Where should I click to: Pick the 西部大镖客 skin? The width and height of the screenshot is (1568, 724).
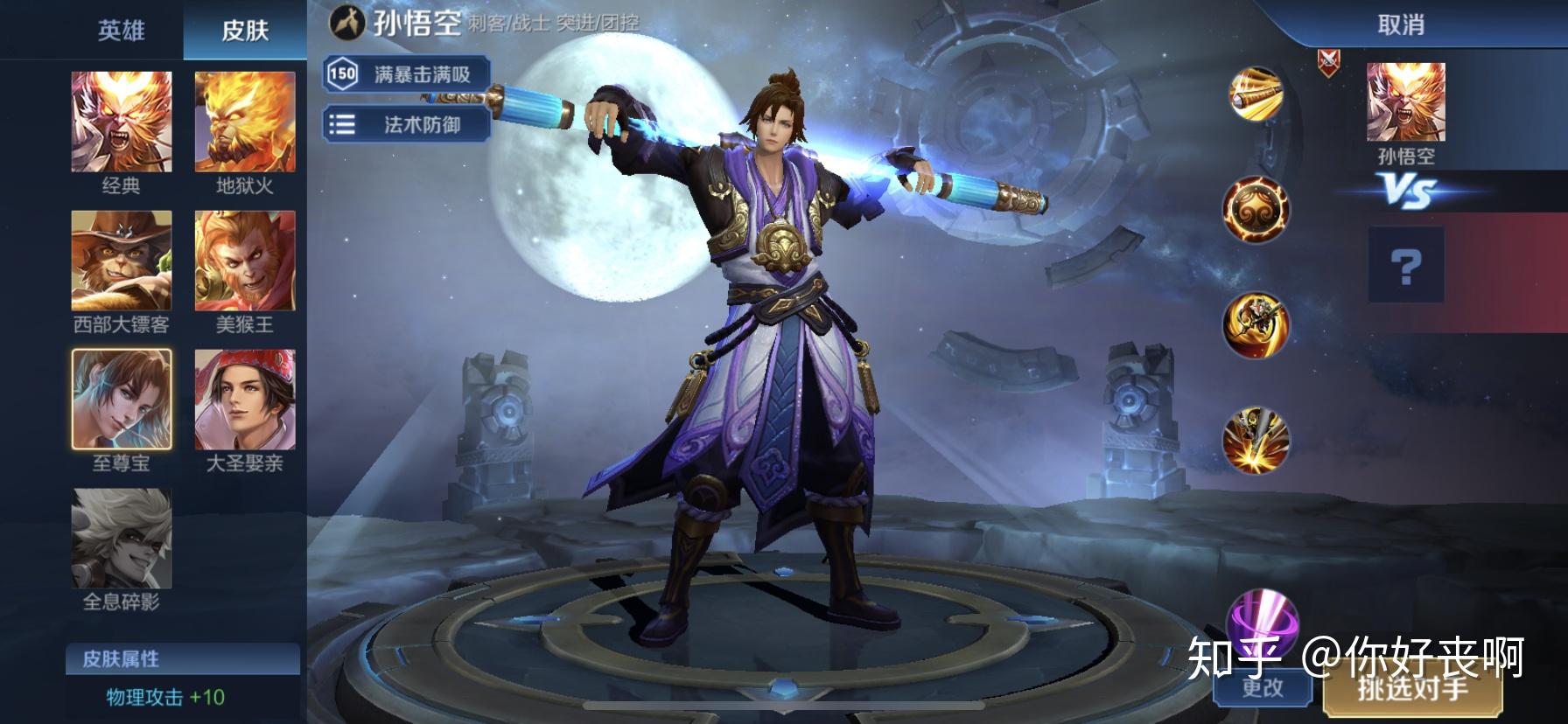pyautogui.click(x=122, y=261)
